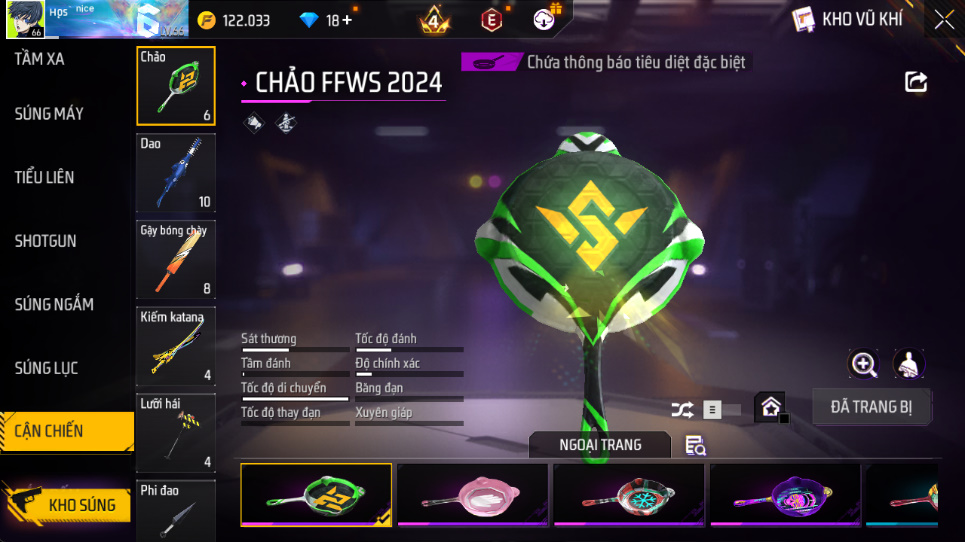Click the share icon
The image size is (965, 542).
[x=916, y=82]
